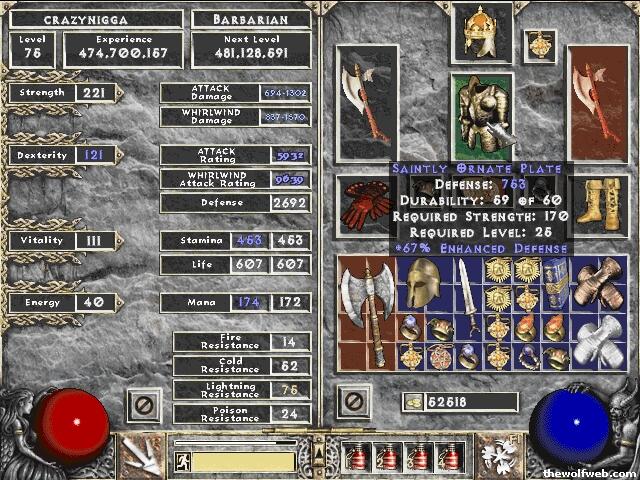Select the white gauntlets in inventory

point(600,342)
